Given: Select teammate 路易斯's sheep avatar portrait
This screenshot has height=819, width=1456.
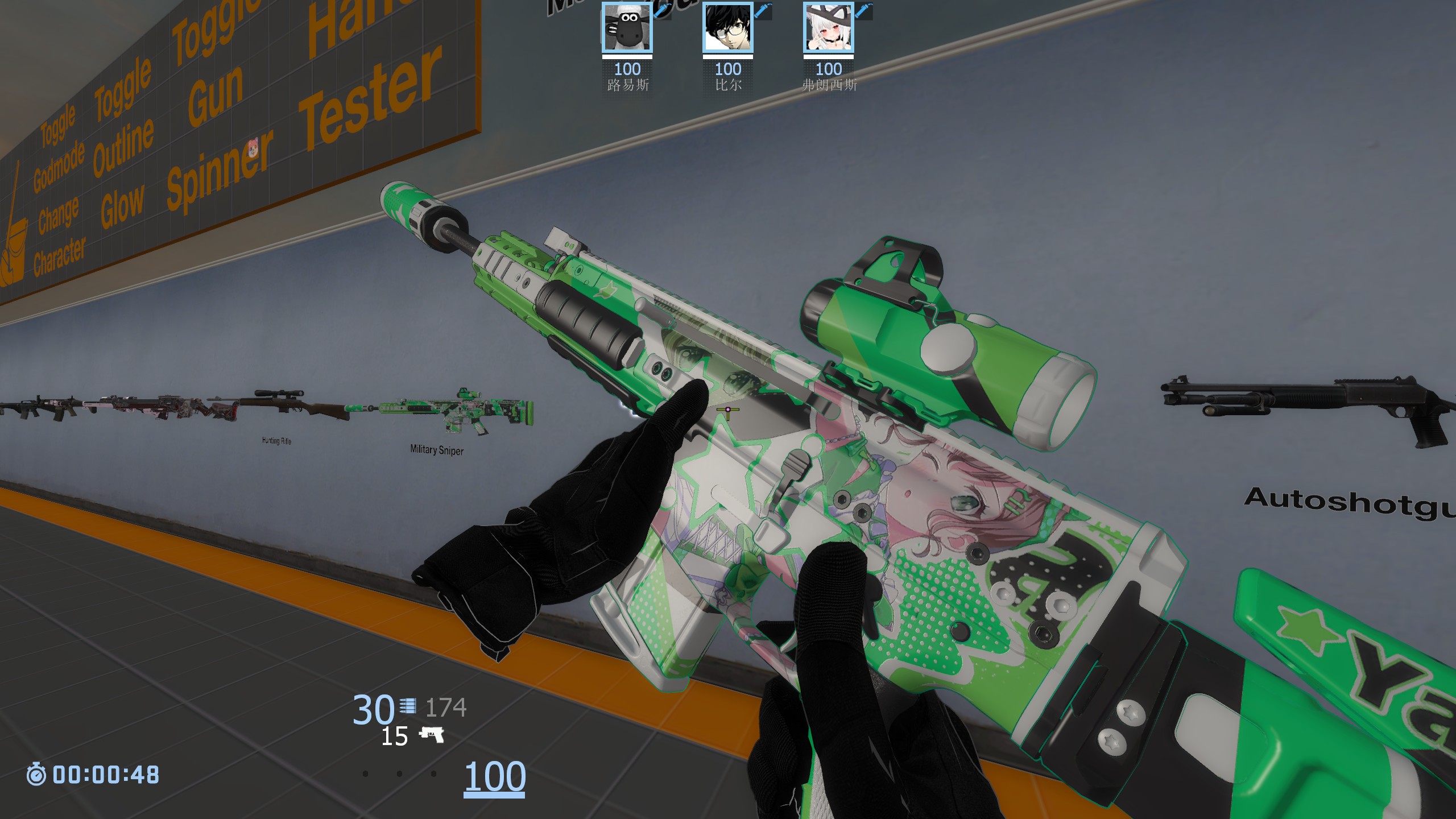Looking at the screenshot, I should (627, 28).
